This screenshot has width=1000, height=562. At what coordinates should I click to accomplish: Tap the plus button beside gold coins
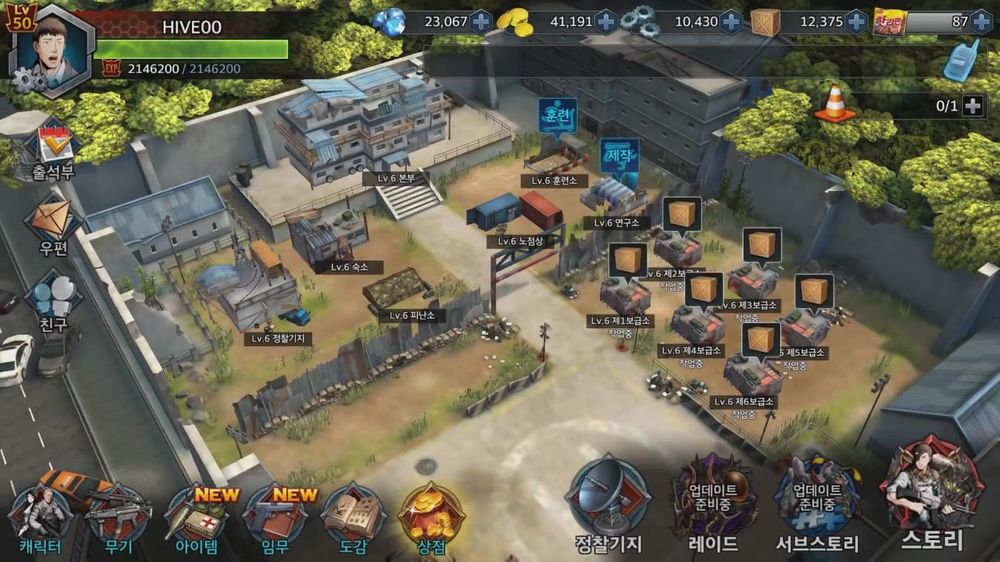(606, 21)
